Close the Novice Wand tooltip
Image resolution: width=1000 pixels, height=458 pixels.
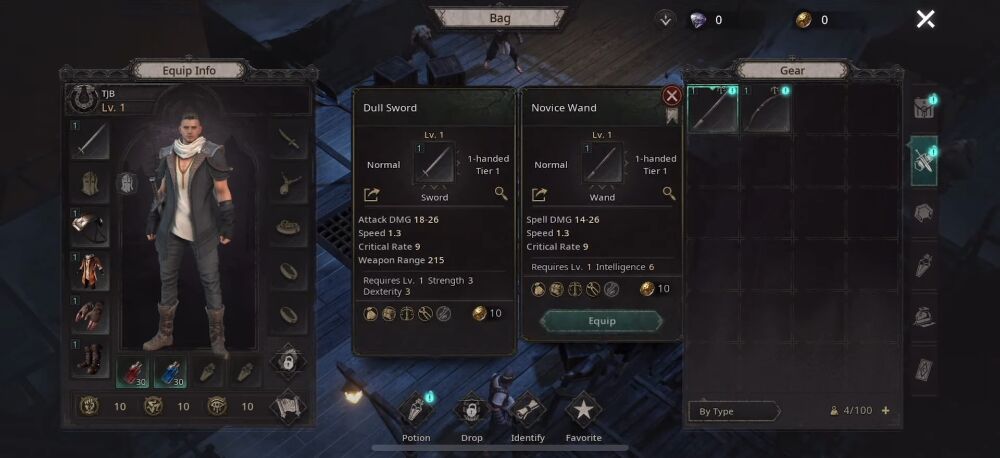coord(672,96)
